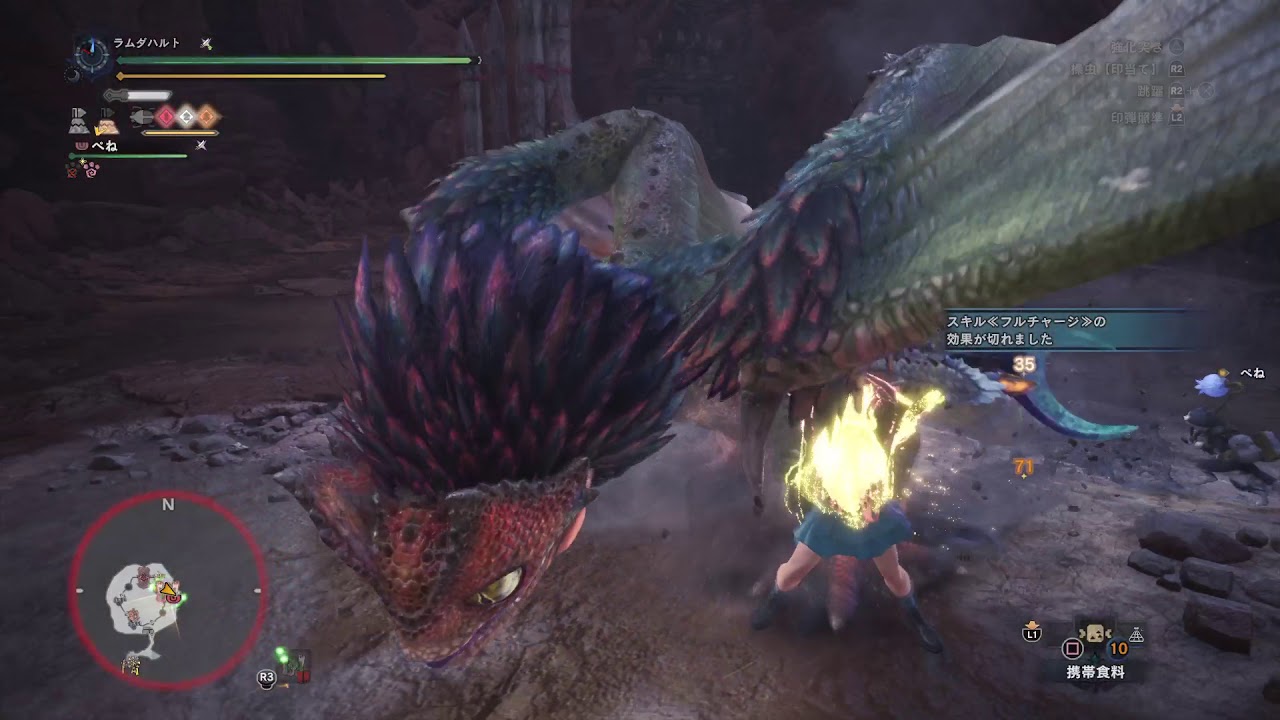Select the palico name べね in party list

tap(104, 146)
